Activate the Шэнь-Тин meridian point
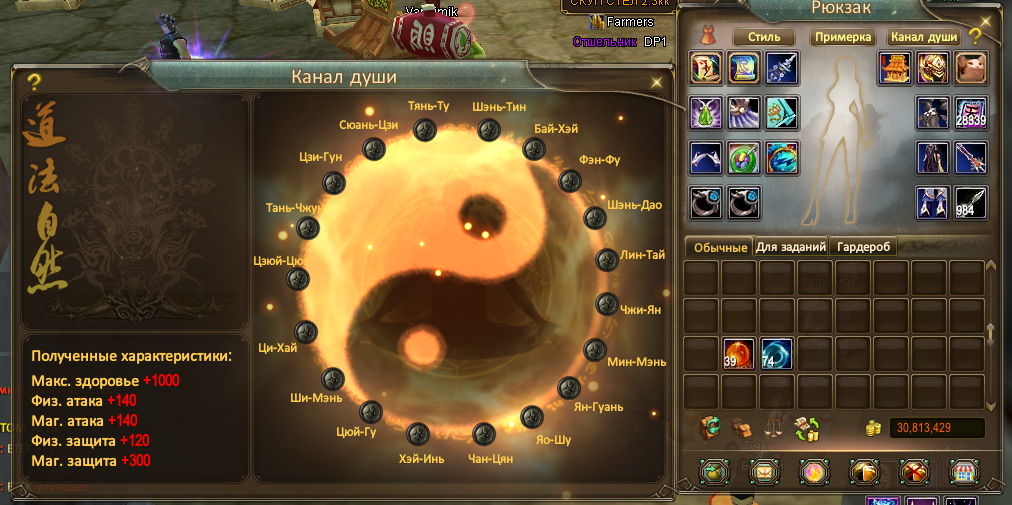The image size is (1012, 505). coord(488,129)
